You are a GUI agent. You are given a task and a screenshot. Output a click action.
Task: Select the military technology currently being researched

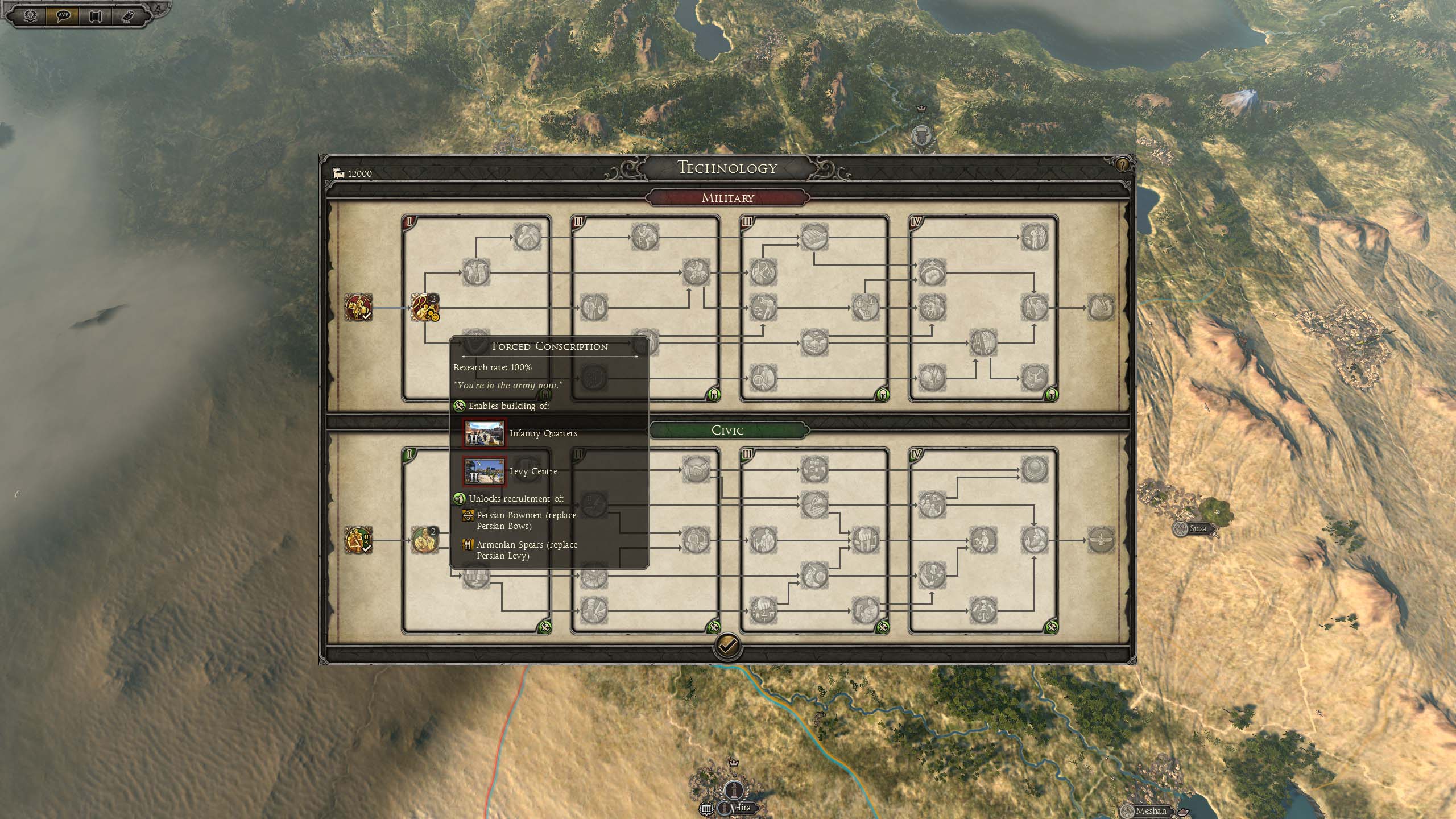425,308
